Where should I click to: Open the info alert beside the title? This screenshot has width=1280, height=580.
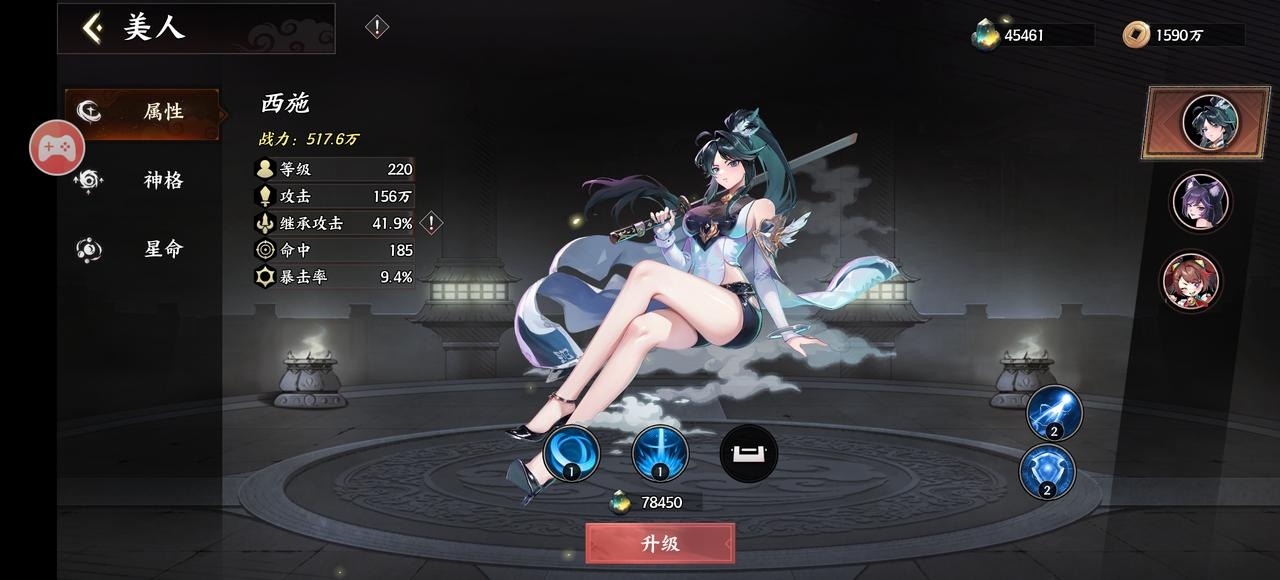(376, 27)
